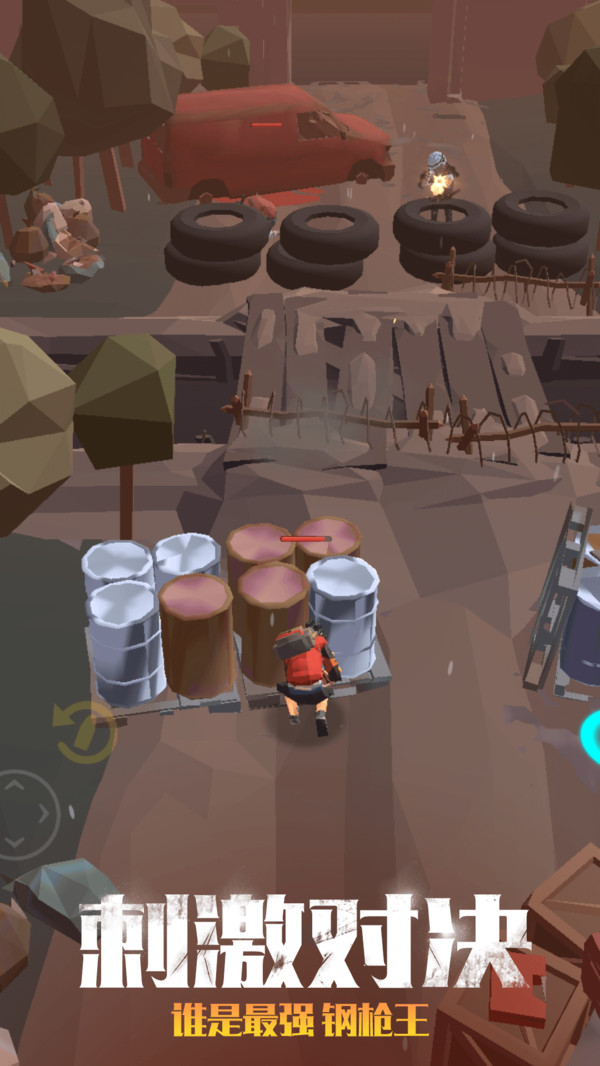
Task: Tap the glowing cyan ring button
Action: click(x=591, y=737)
